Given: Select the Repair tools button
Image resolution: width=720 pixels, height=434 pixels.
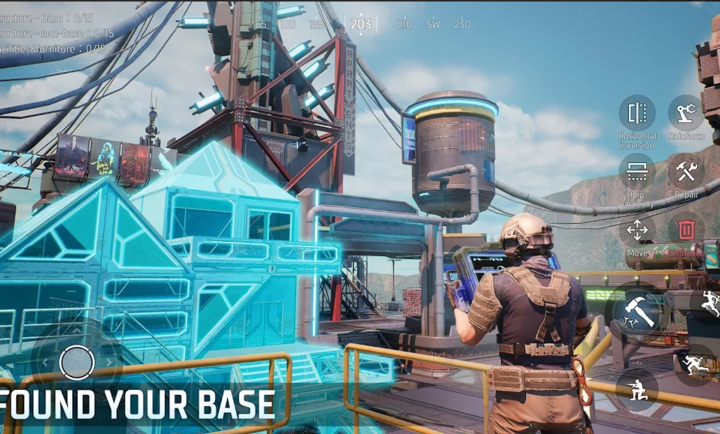Looking at the screenshot, I should [686, 171].
